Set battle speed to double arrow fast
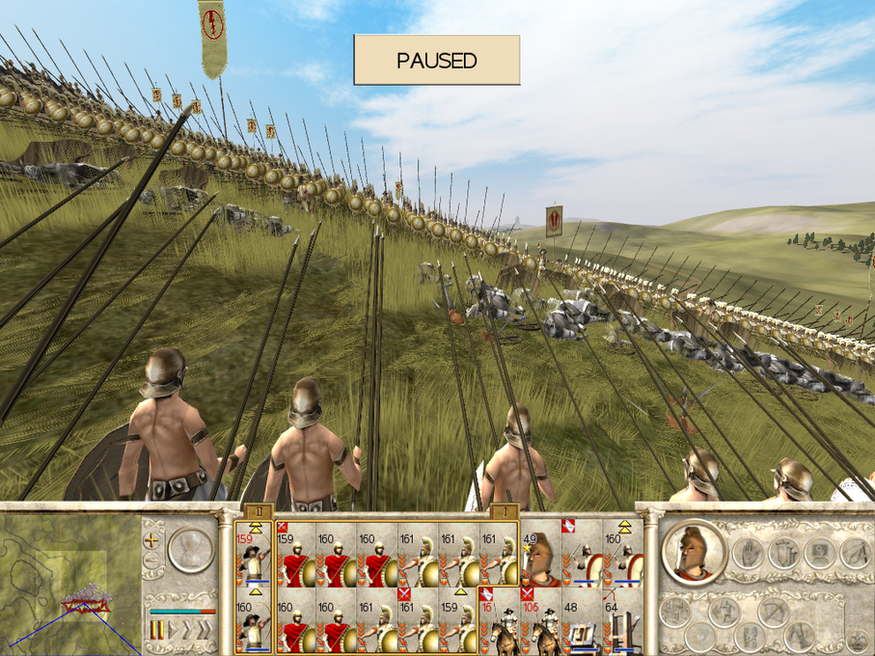875x656 pixels. pos(187,630)
